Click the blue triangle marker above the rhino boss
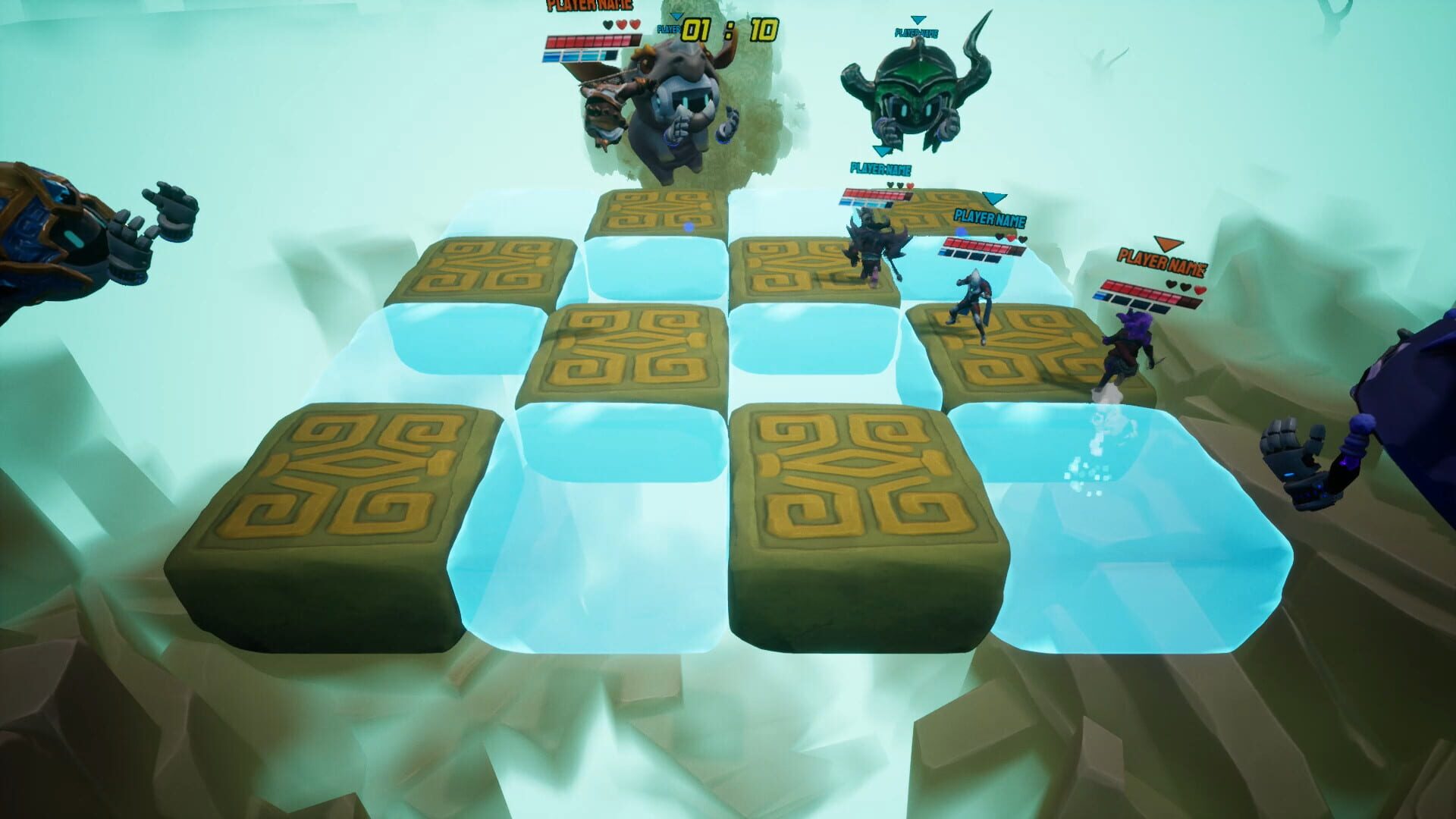The width and height of the screenshot is (1456, 819). coord(677,17)
